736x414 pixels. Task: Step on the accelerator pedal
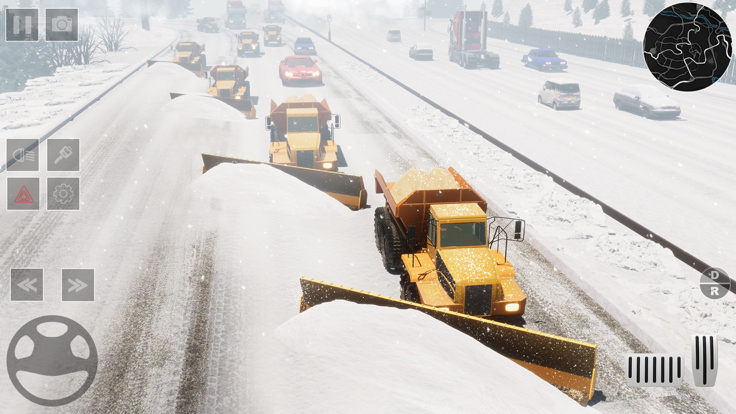coord(705,360)
